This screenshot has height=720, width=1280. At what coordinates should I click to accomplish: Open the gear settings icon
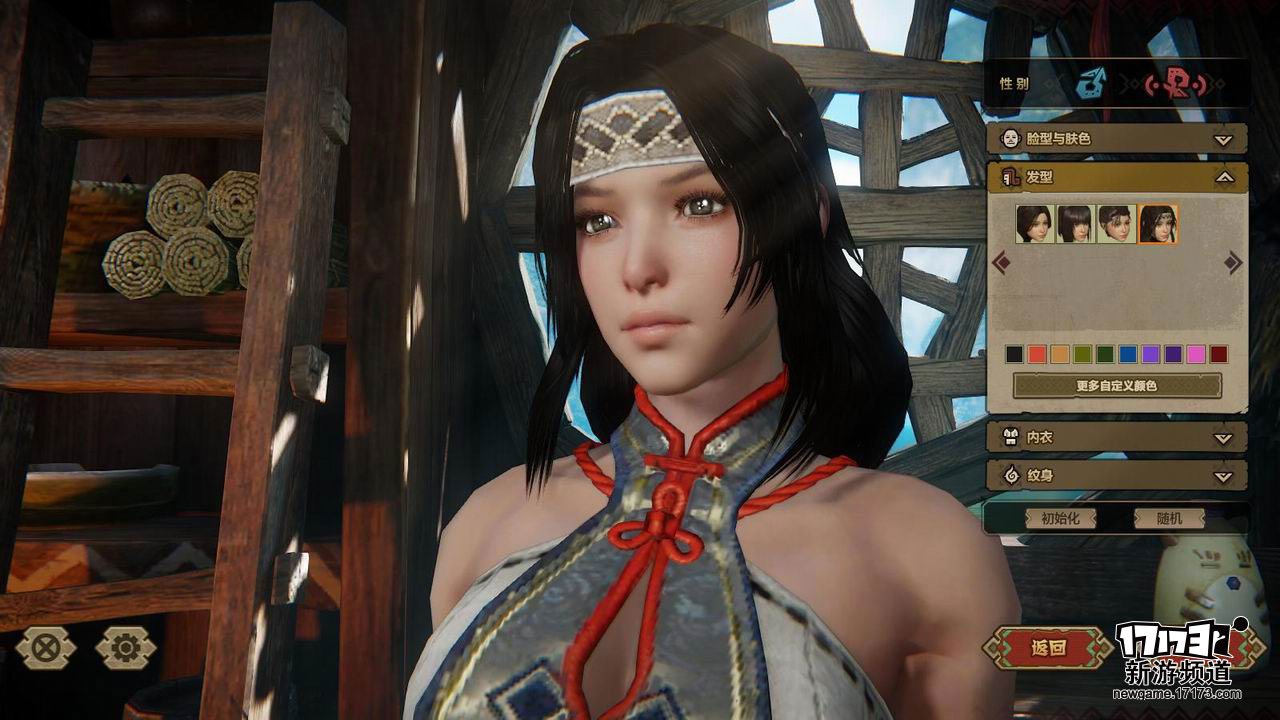pyautogui.click(x=125, y=648)
